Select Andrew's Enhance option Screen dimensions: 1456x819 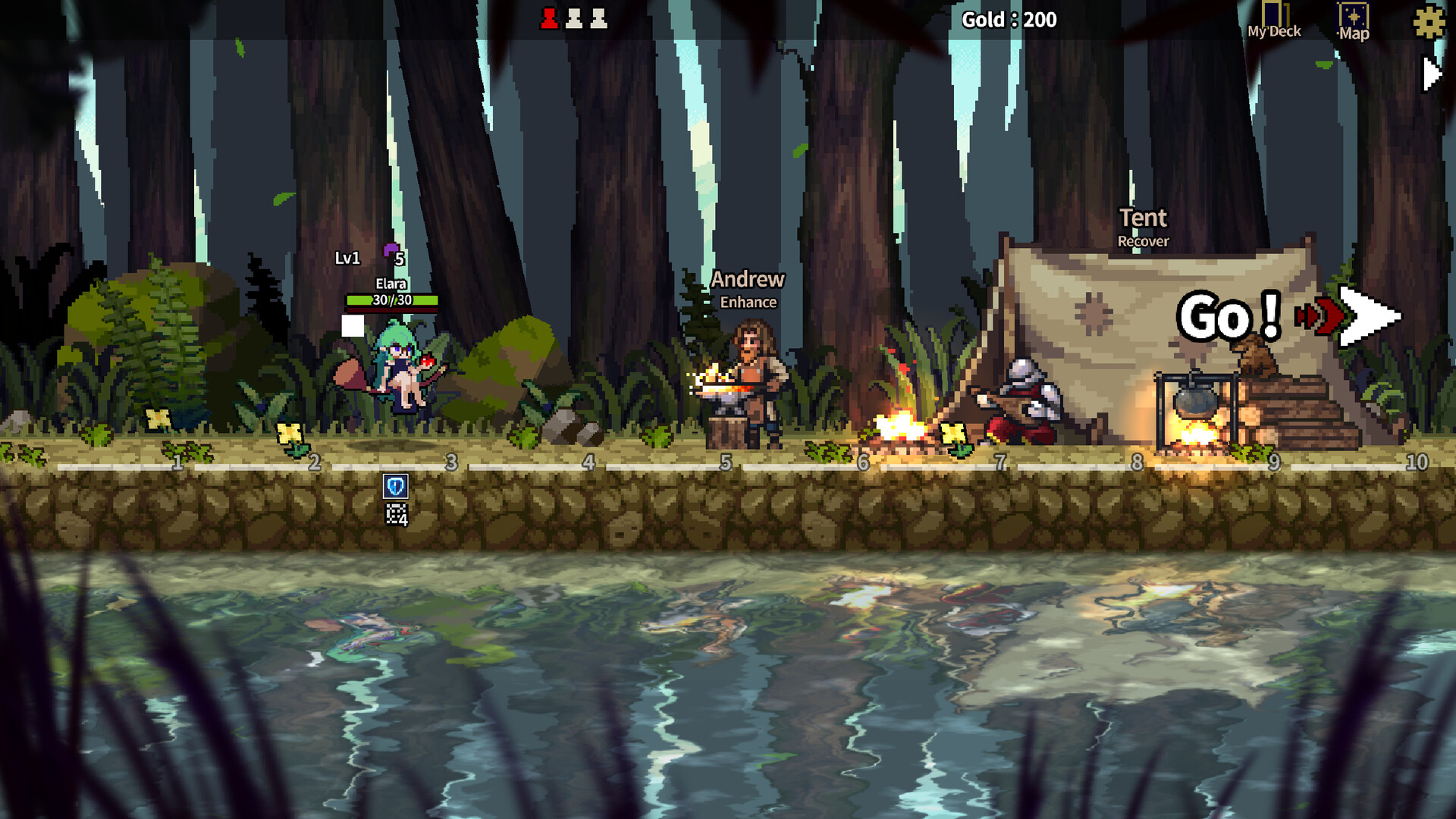point(748,302)
